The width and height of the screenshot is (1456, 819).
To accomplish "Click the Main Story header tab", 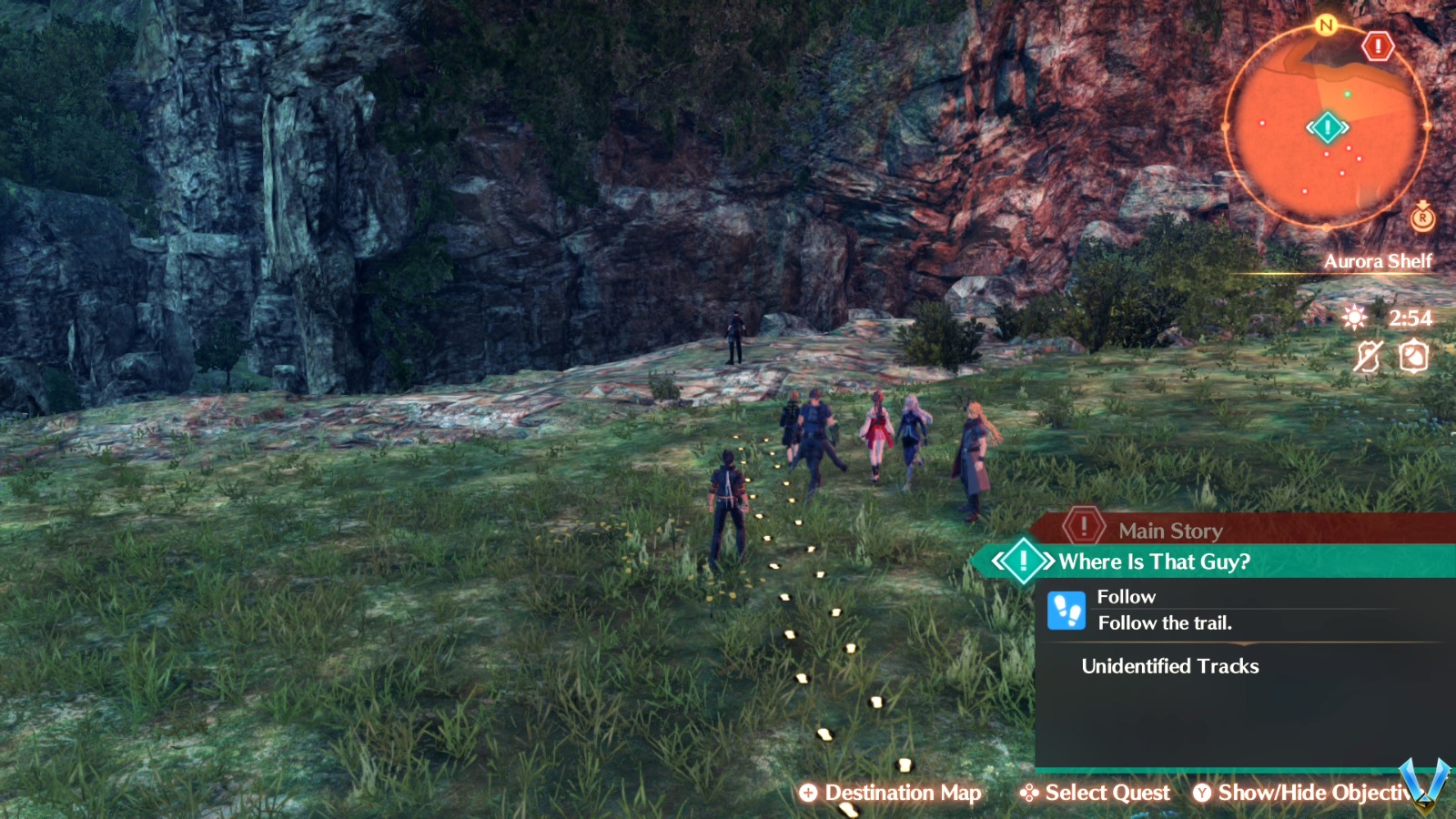I will 1172,531.
